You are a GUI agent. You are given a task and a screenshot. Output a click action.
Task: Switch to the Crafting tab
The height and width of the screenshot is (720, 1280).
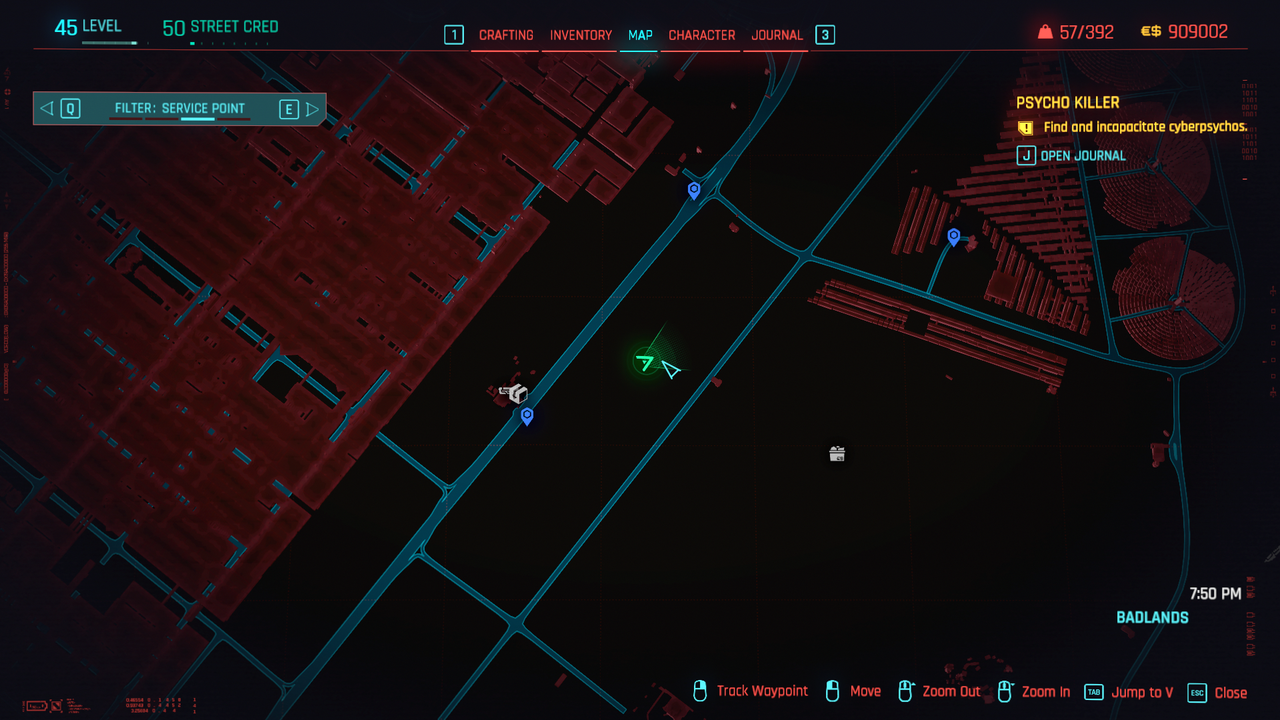(506, 35)
